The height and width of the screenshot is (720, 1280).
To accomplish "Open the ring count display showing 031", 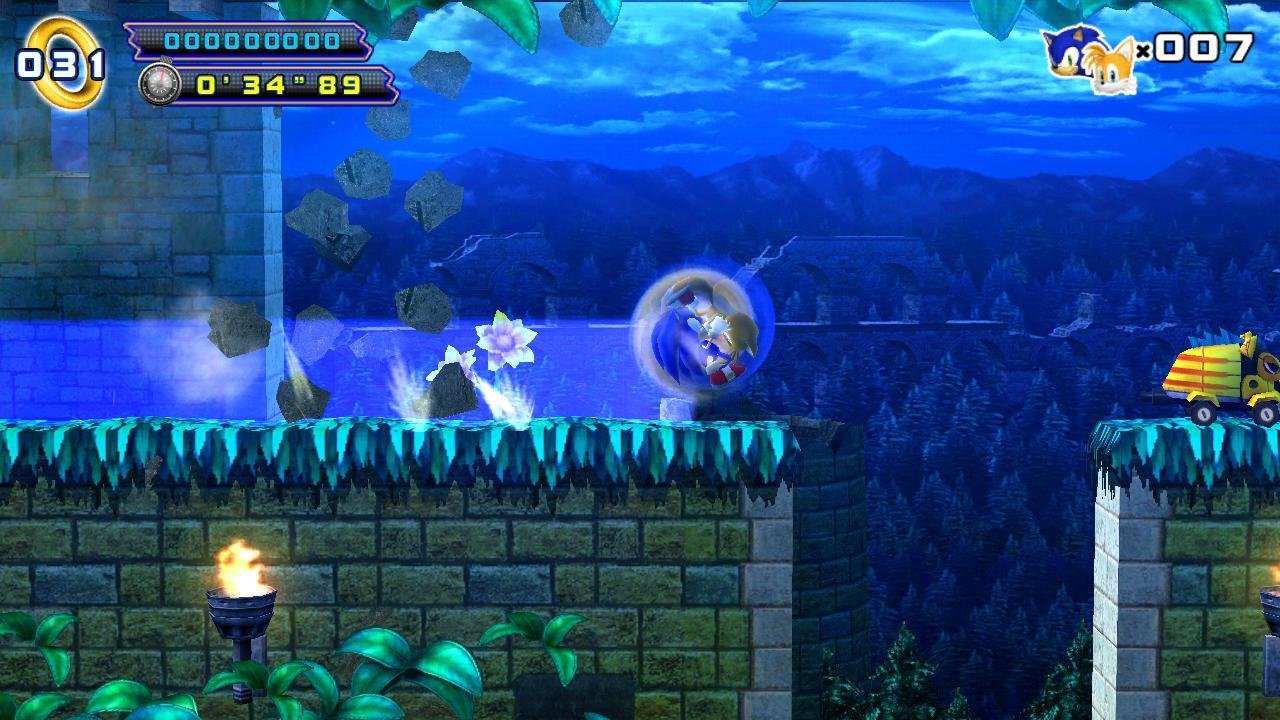I will pyautogui.click(x=55, y=62).
